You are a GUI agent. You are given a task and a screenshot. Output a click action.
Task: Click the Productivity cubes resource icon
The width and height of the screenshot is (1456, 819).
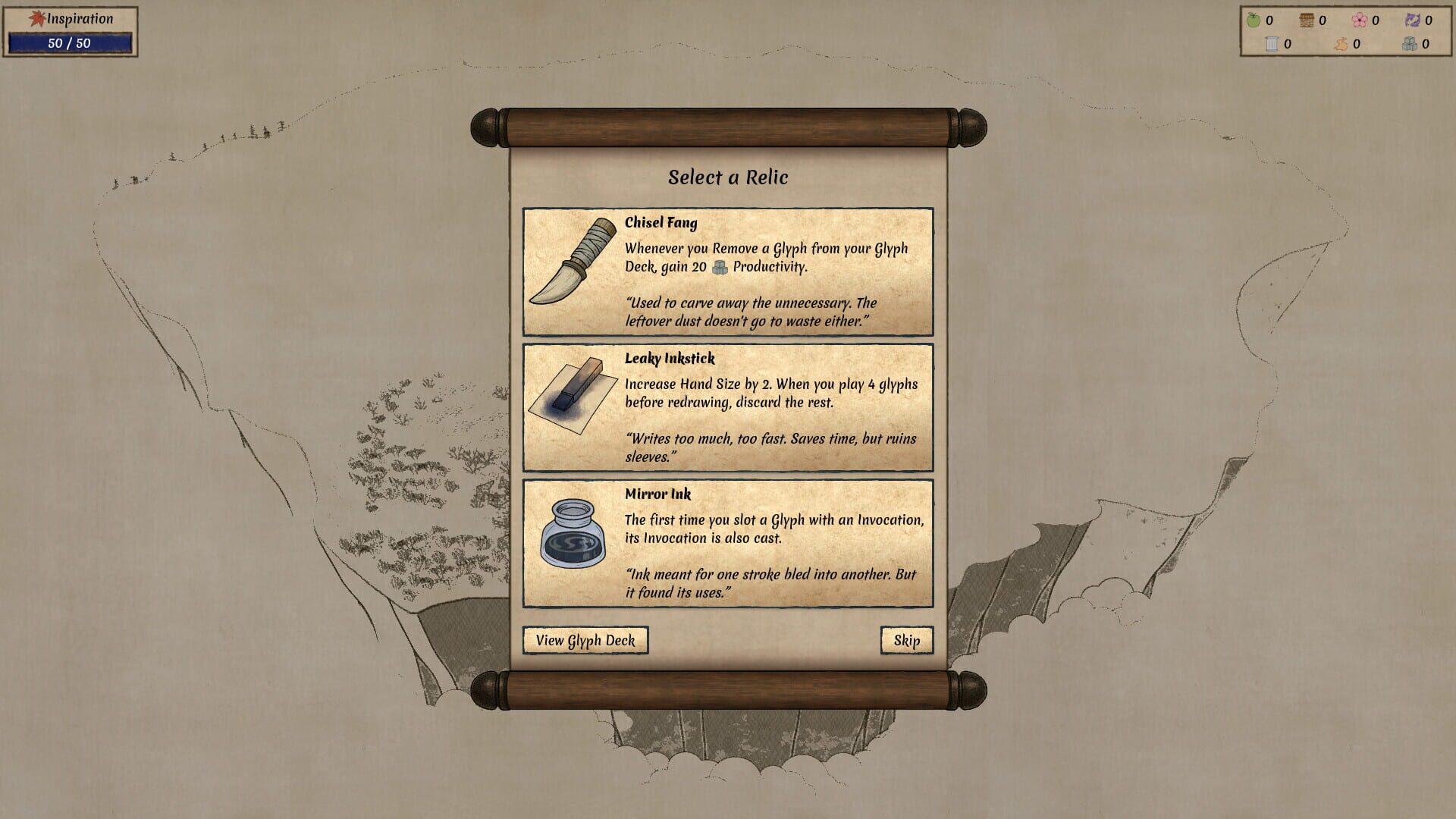(x=1409, y=45)
